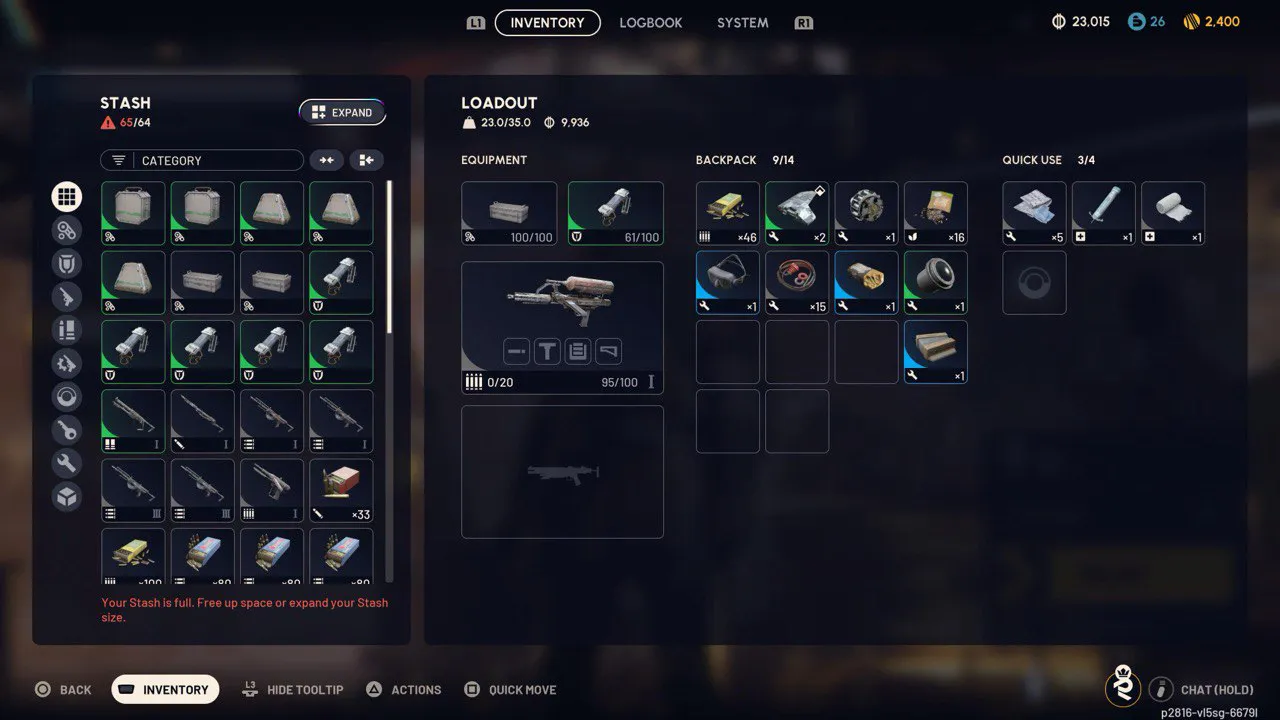Filter stash by the weapon mods category
Viewport: 1280px width, 720px height.
[x=66, y=363]
